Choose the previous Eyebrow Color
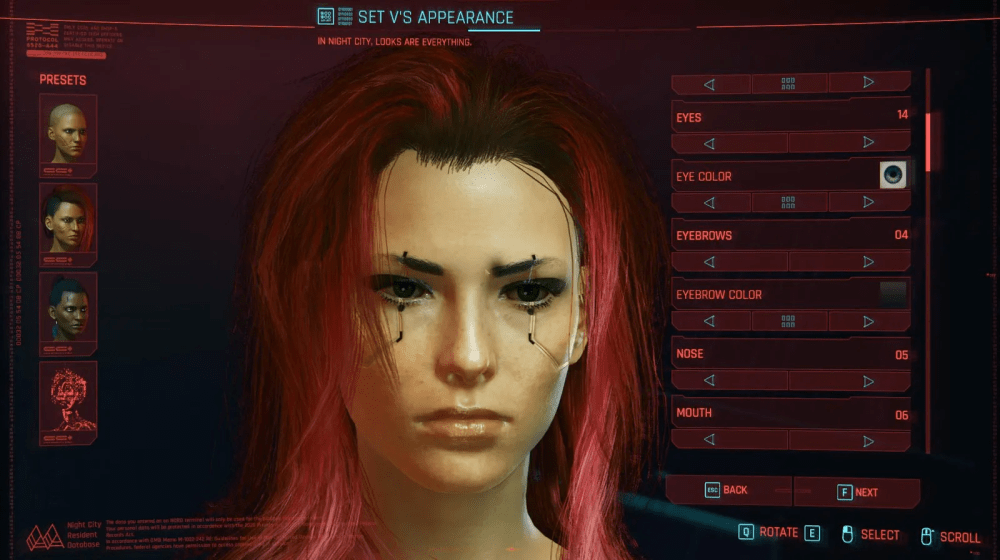Image resolution: width=1000 pixels, height=560 pixels. 709,321
